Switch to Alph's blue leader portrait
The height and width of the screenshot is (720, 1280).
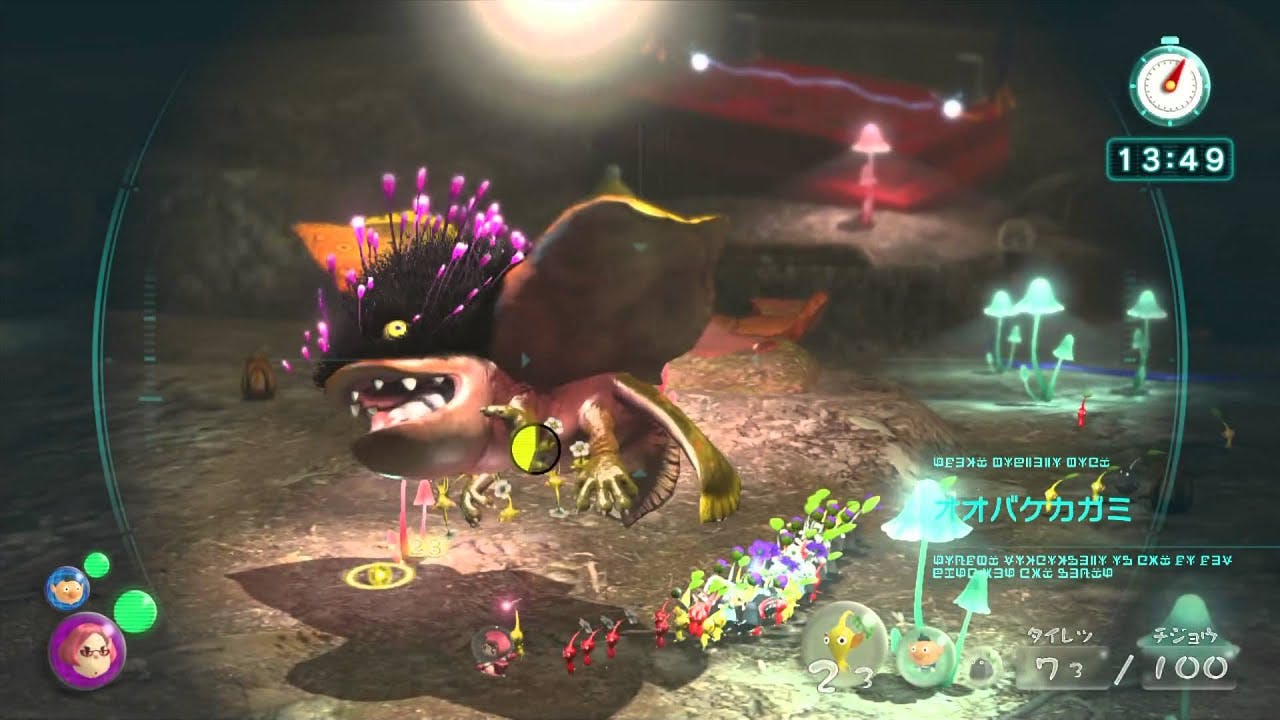[66, 587]
